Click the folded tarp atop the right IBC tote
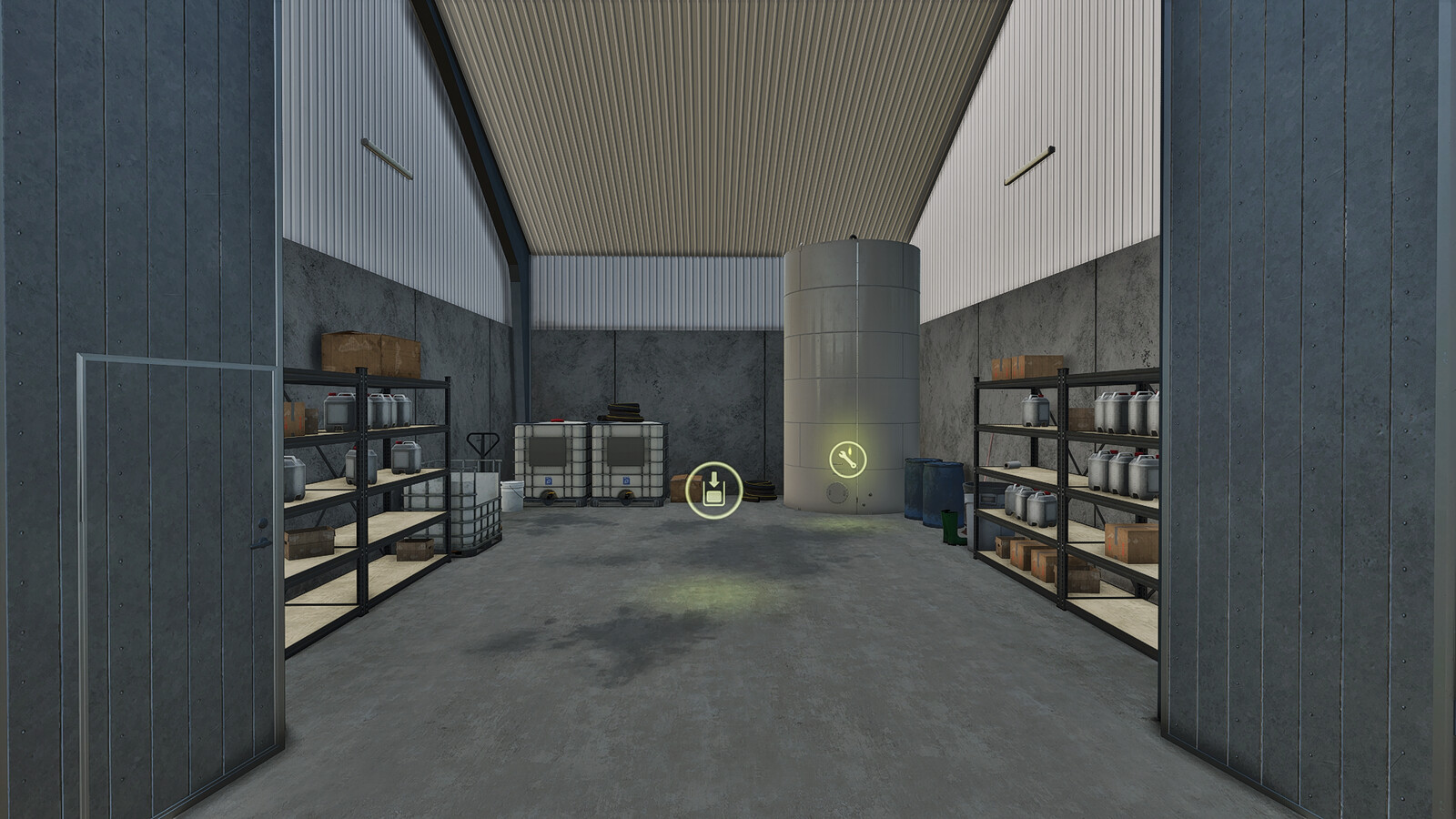 (622, 410)
